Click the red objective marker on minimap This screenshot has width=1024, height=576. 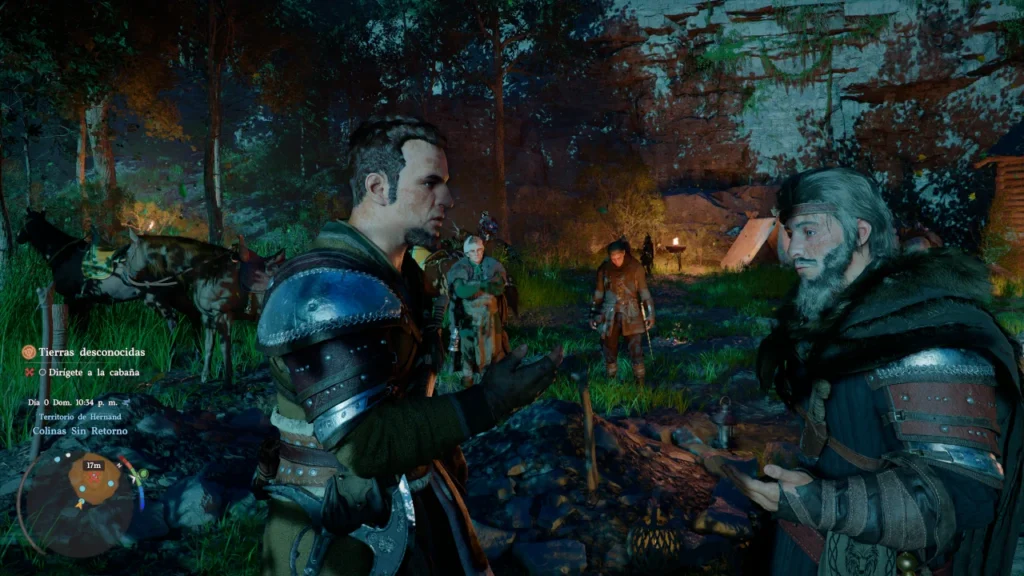tap(96, 477)
